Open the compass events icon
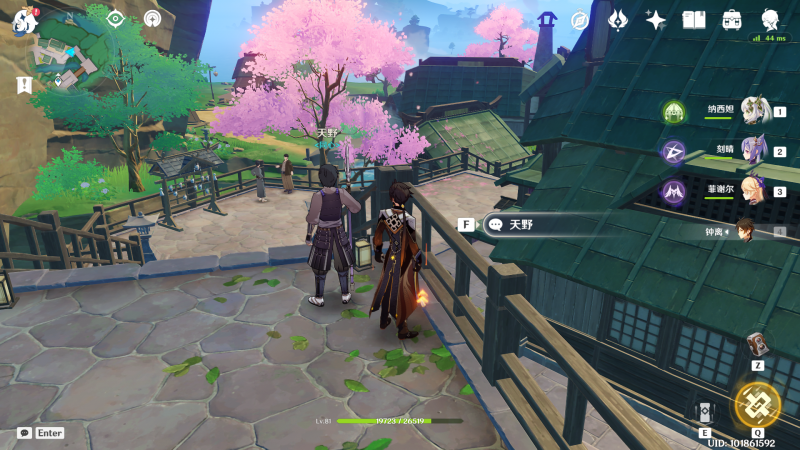This screenshot has width=800, height=450. coord(579,20)
